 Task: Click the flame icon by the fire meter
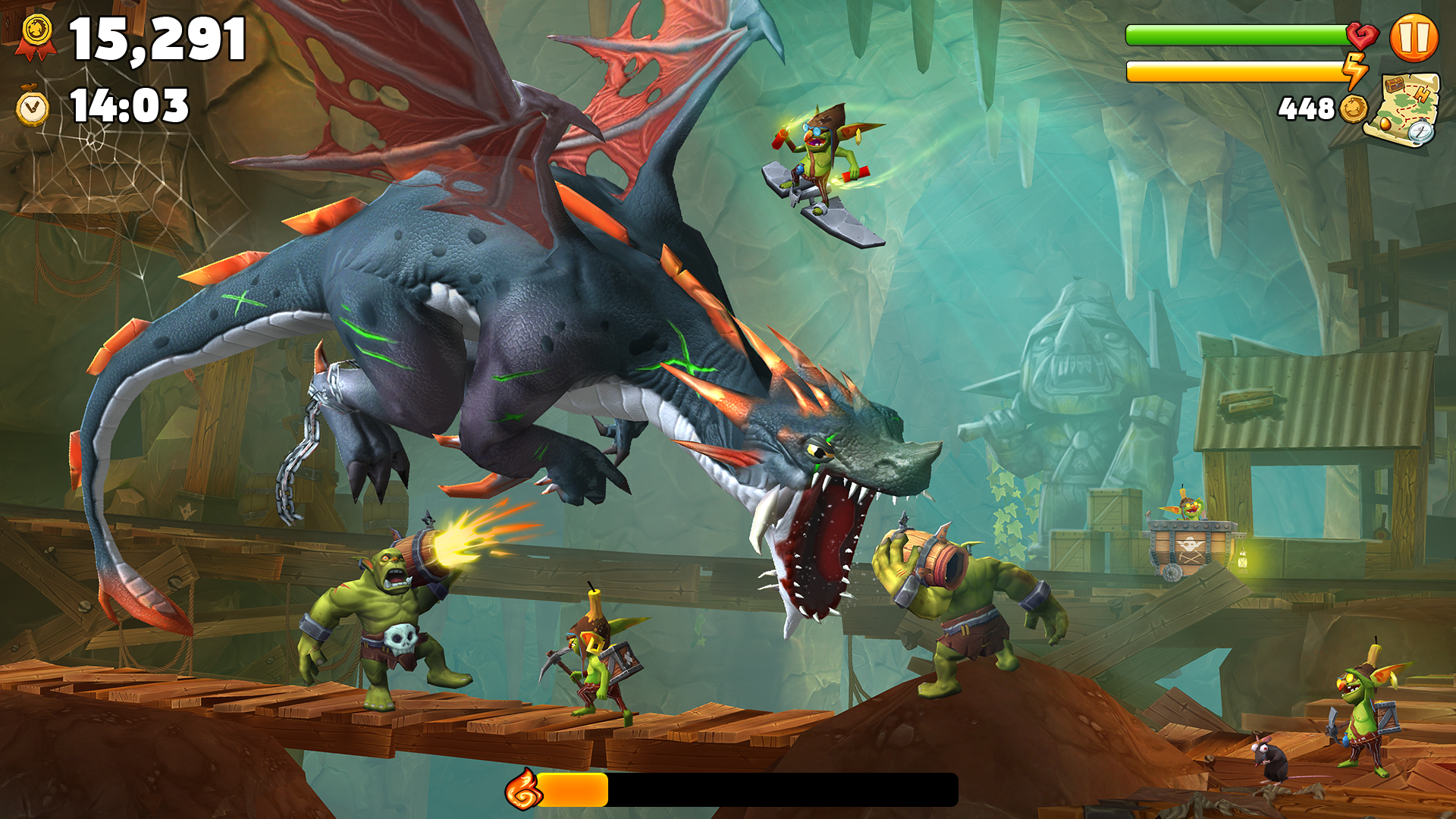[522, 790]
